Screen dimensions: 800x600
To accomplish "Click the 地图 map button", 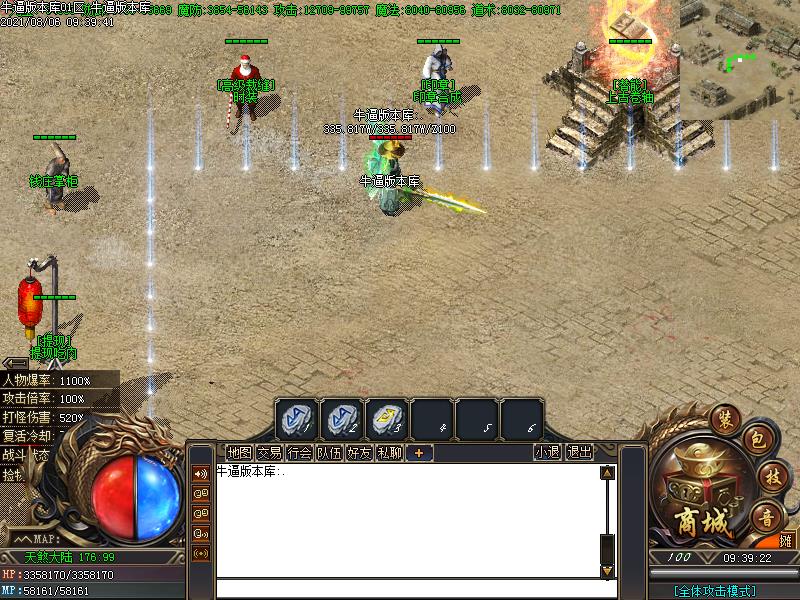I will point(239,453).
